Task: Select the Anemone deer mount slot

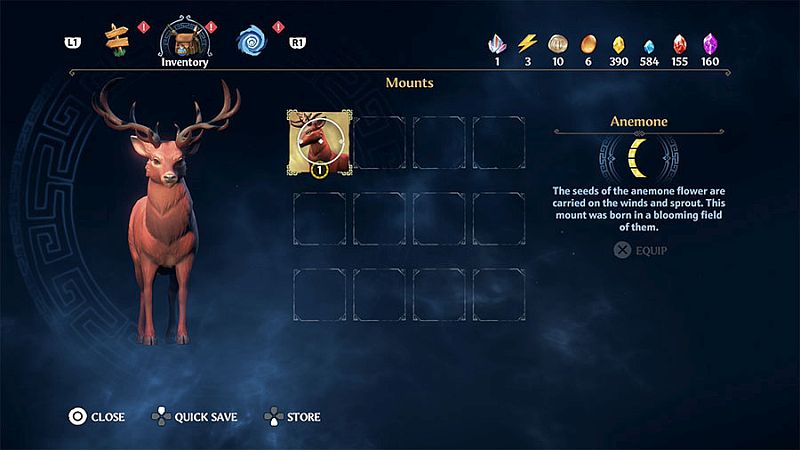Action: point(320,143)
